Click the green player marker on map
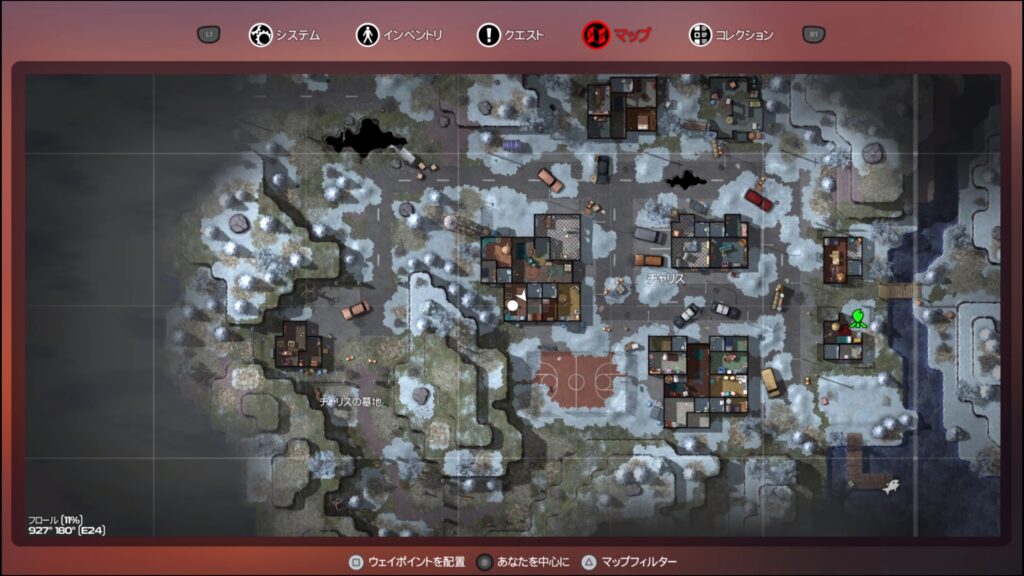The height and width of the screenshot is (576, 1024). point(858,320)
